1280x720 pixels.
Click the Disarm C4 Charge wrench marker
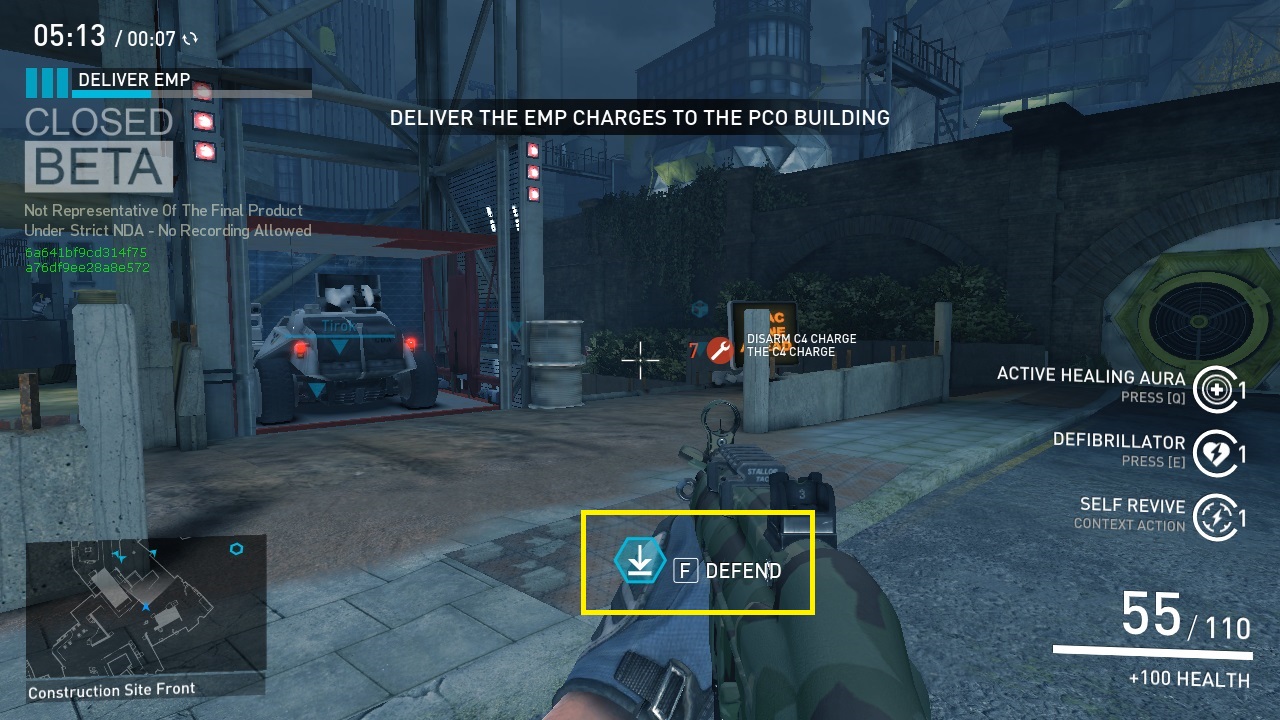point(720,350)
